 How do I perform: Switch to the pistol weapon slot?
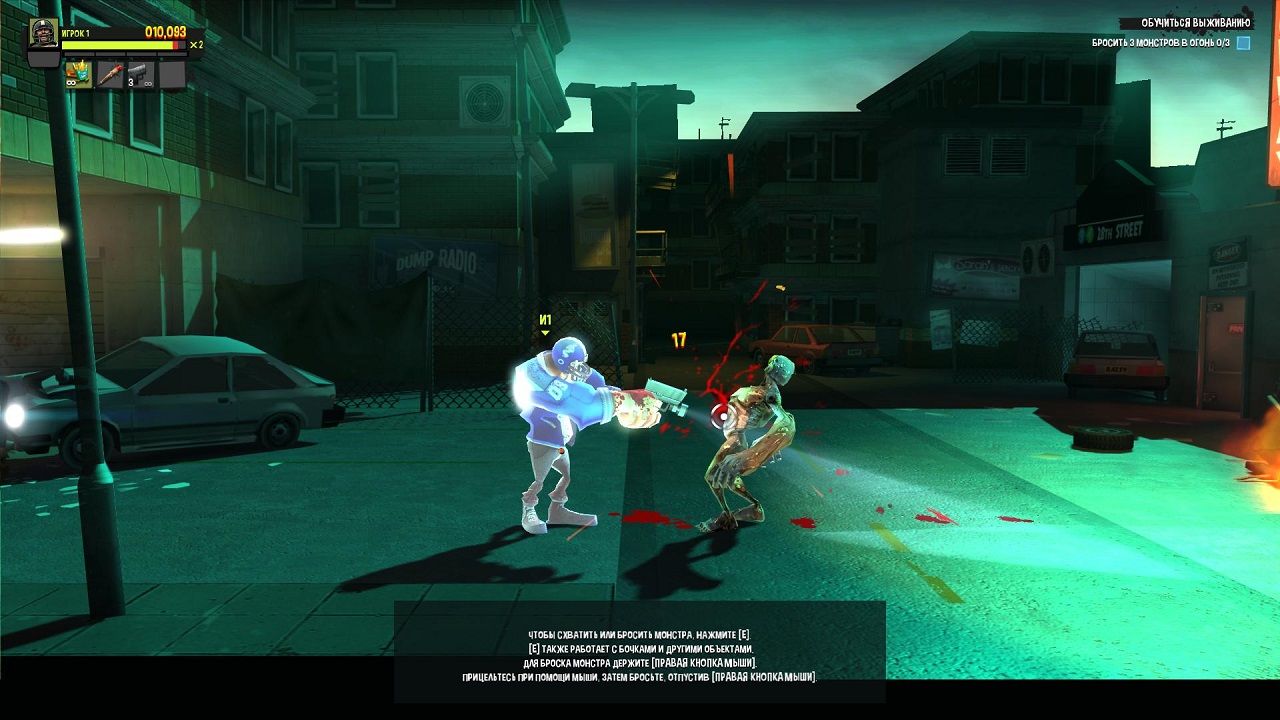pos(140,75)
